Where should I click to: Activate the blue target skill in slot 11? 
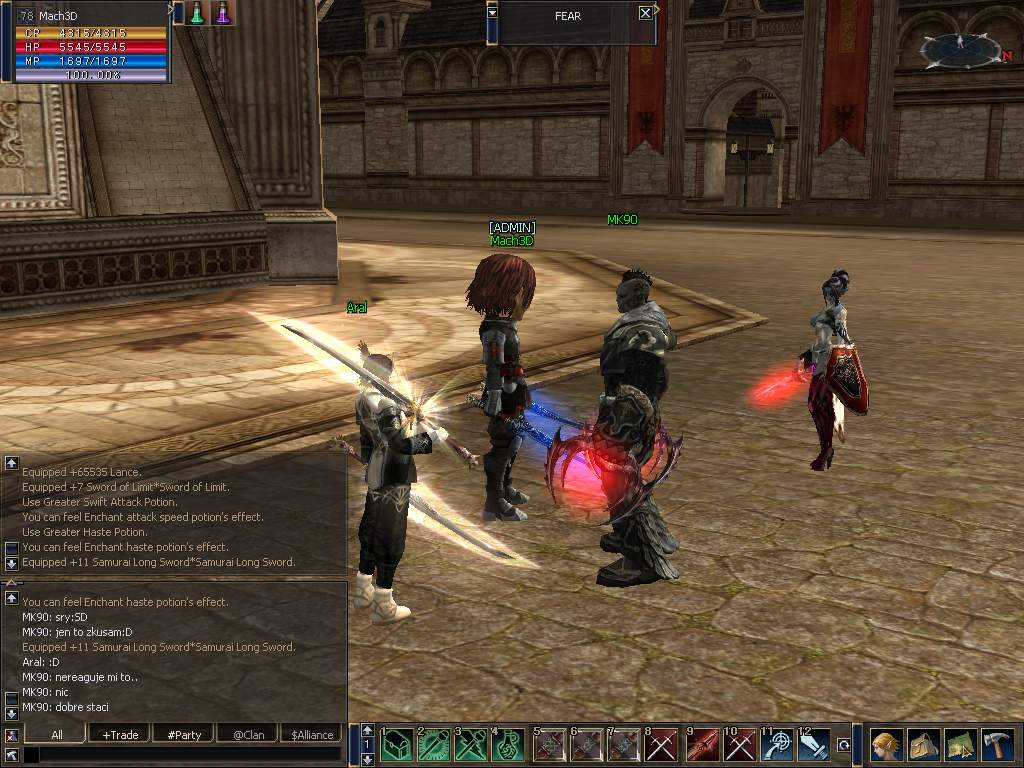[x=777, y=746]
